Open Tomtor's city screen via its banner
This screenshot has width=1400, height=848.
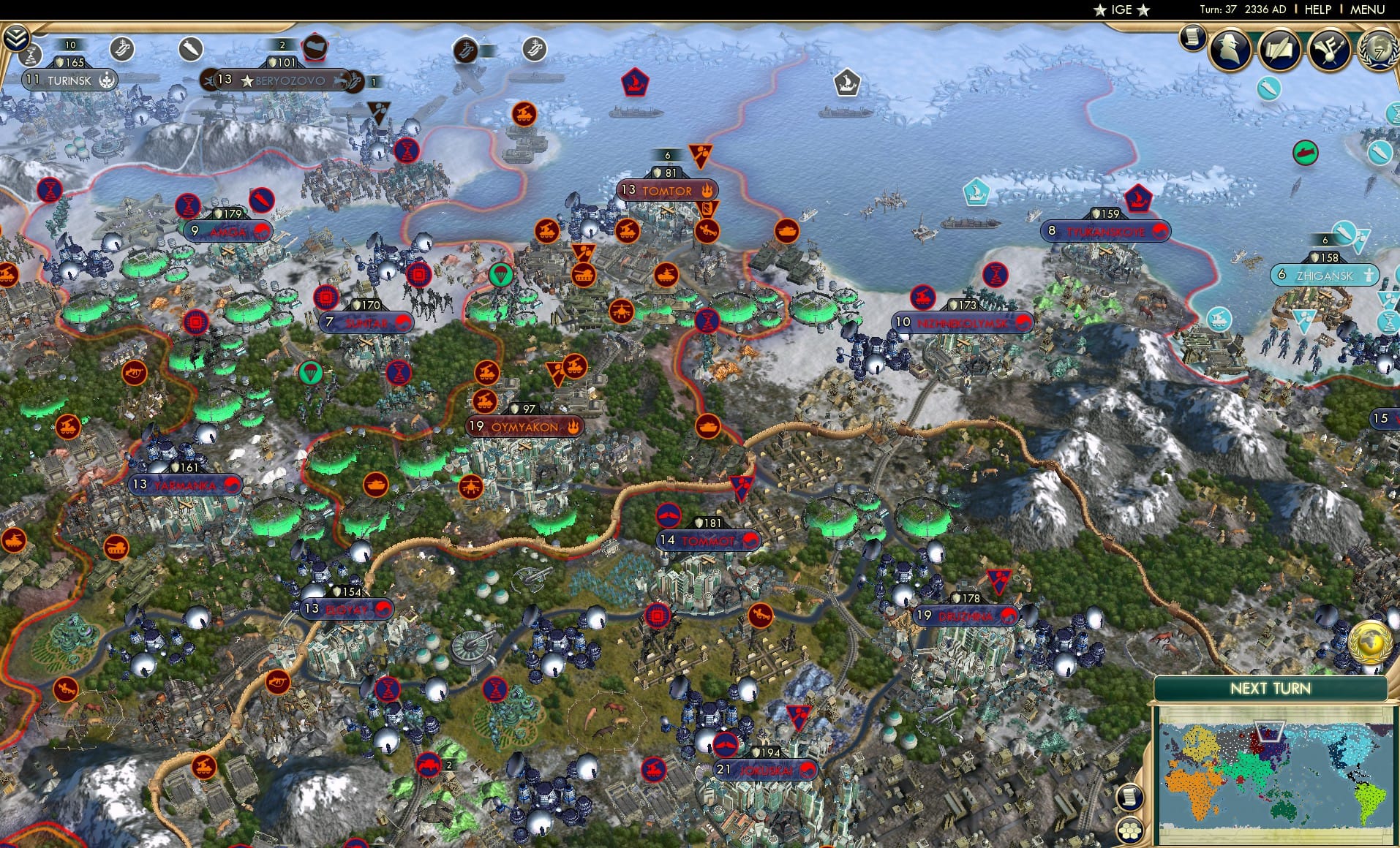666,190
